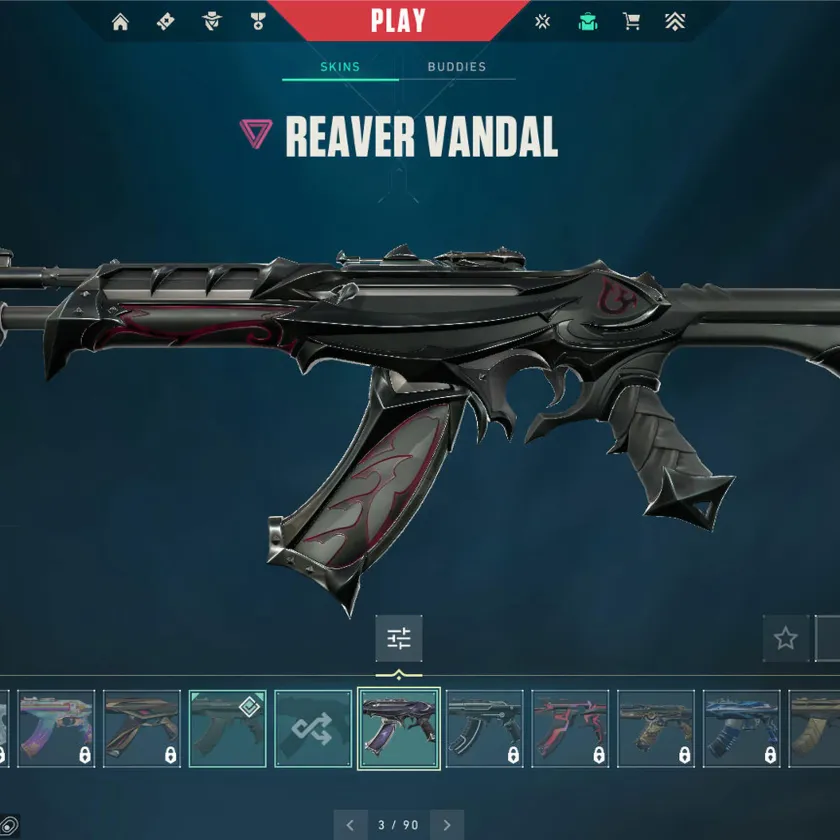This screenshot has width=840, height=840.
Task: Go to the next skin page arrow
Action: 447,825
